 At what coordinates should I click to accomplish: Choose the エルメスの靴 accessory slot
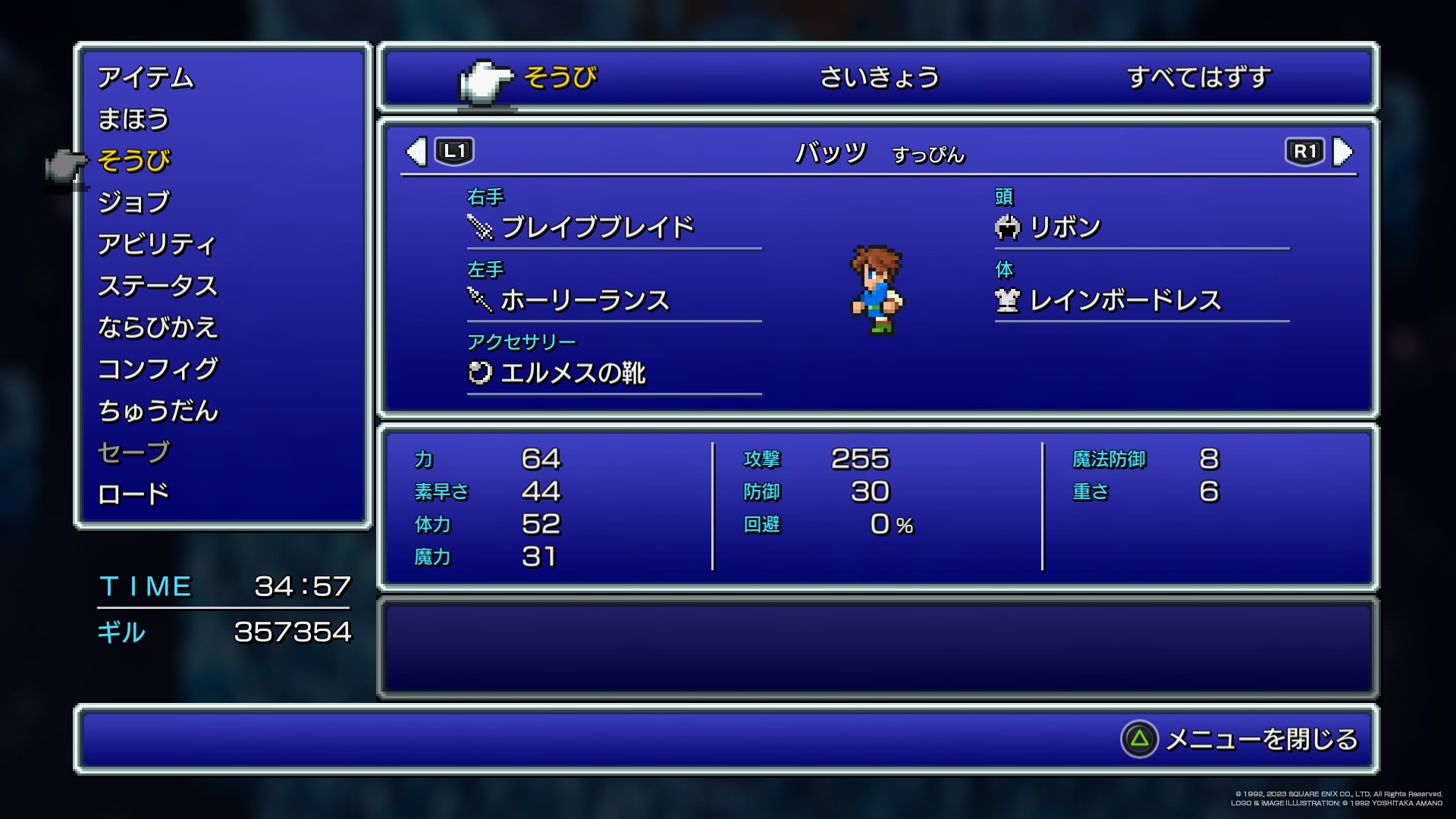tap(573, 373)
